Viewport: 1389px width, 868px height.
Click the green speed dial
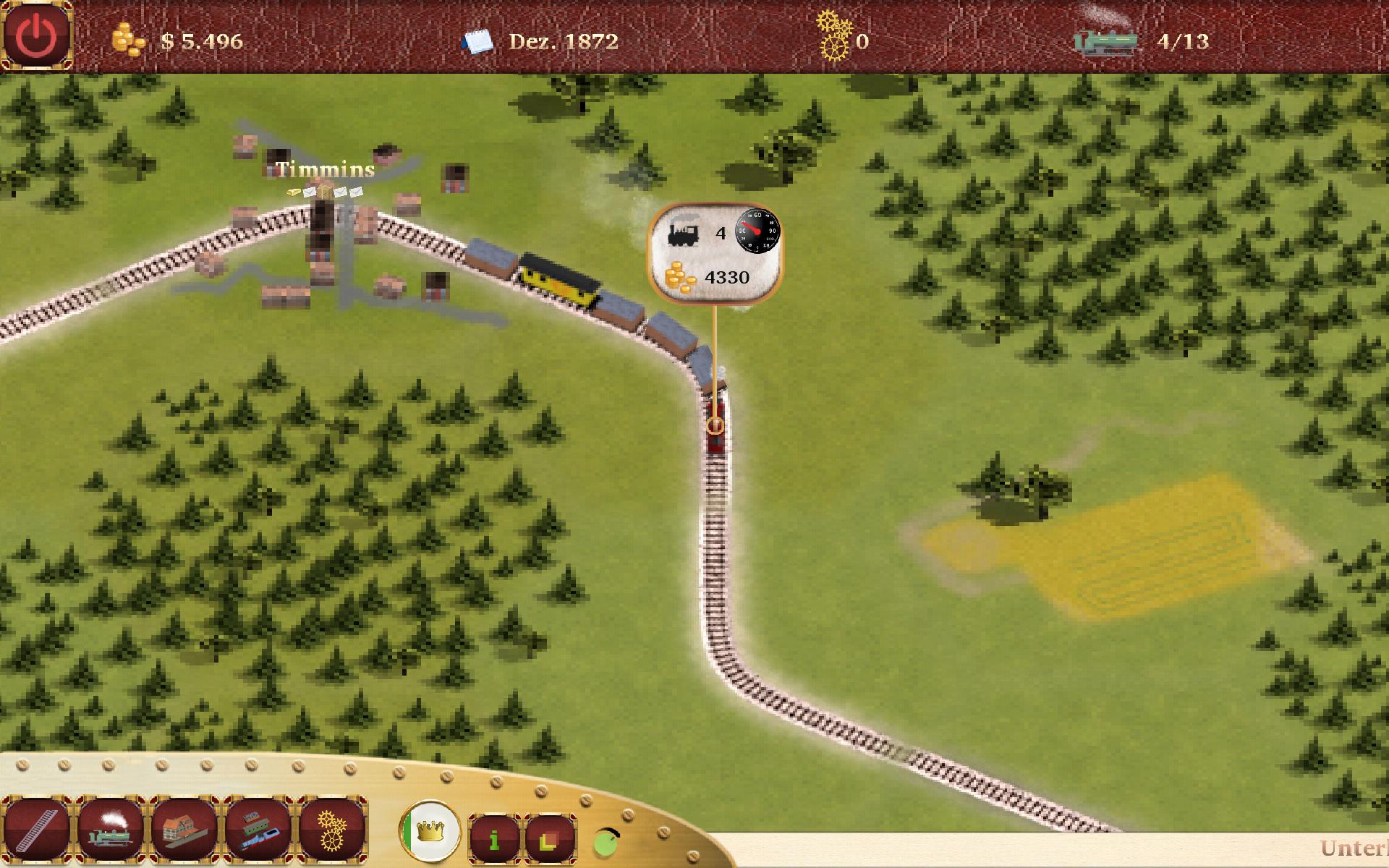point(608,841)
